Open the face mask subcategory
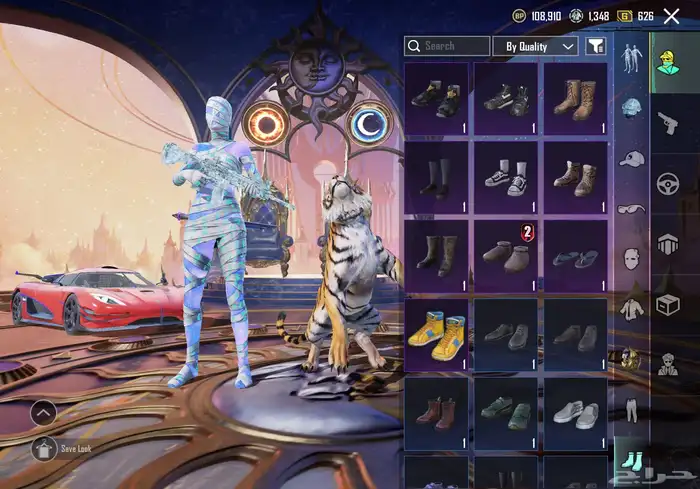 (630, 261)
